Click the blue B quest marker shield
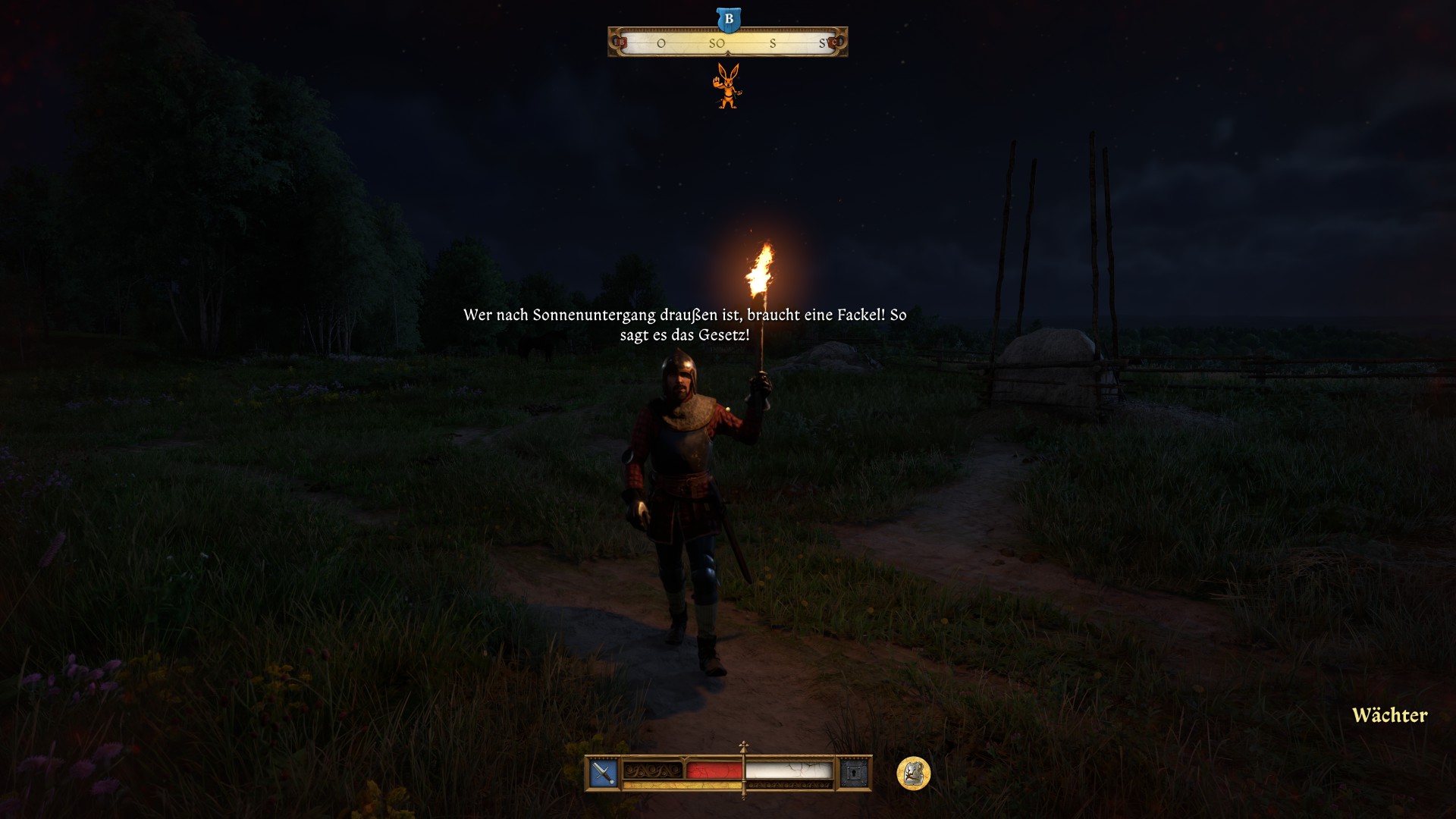Screen dimensions: 1456x819 [729, 20]
